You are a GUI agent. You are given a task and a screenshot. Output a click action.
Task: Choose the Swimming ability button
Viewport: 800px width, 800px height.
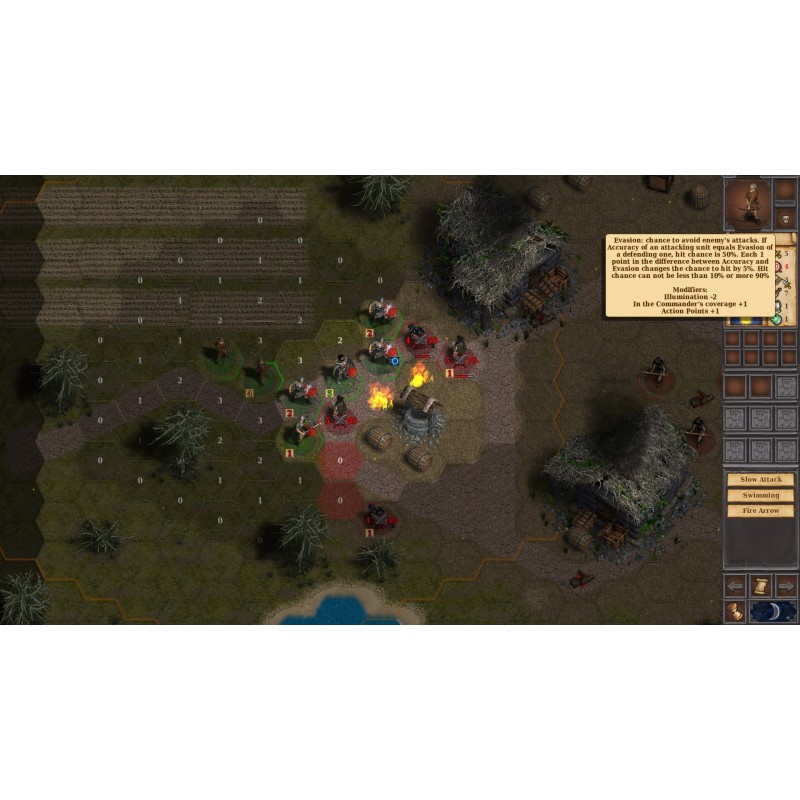click(x=761, y=496)
